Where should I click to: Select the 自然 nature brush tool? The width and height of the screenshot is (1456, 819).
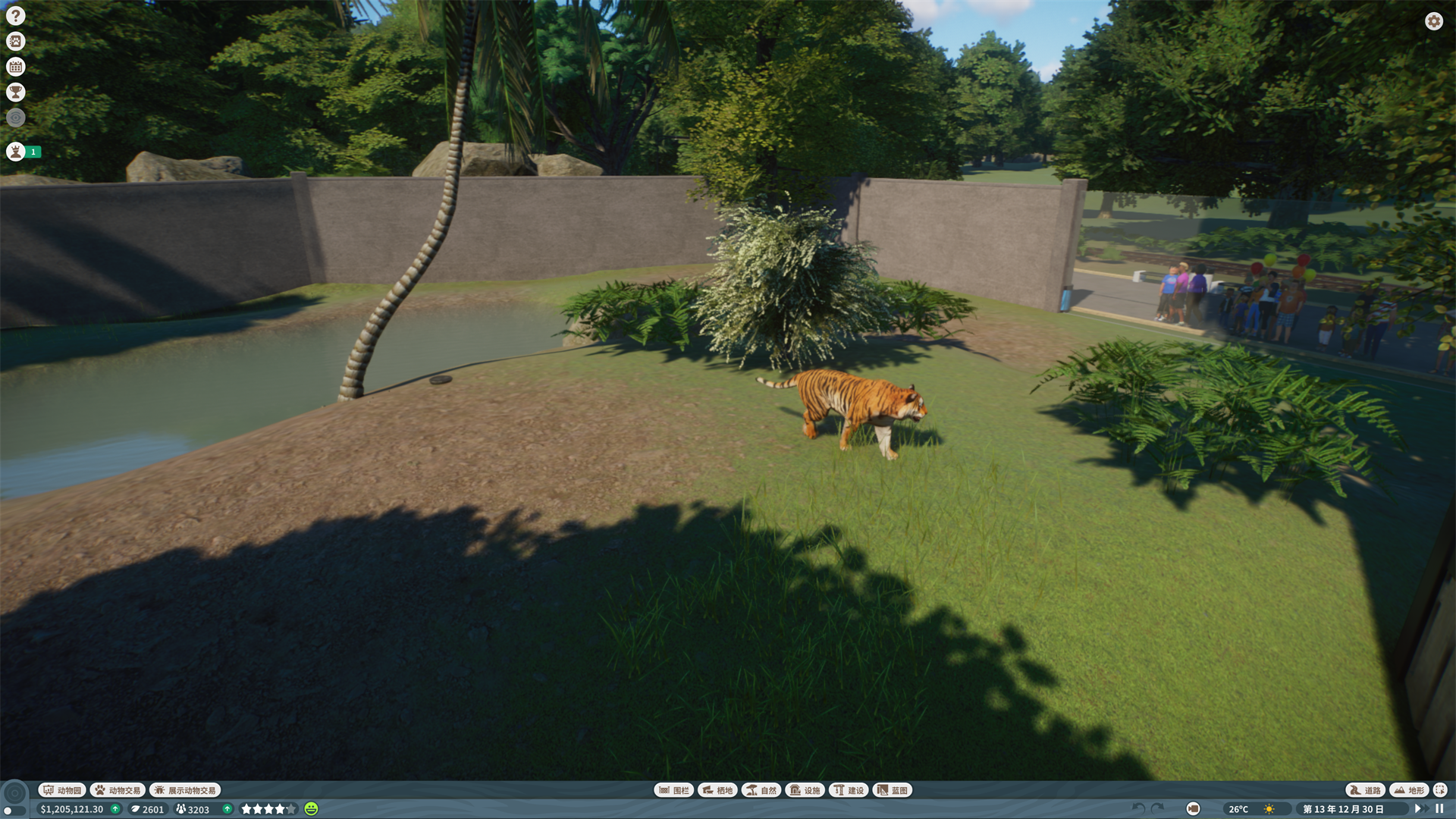[x=761, y=789]
